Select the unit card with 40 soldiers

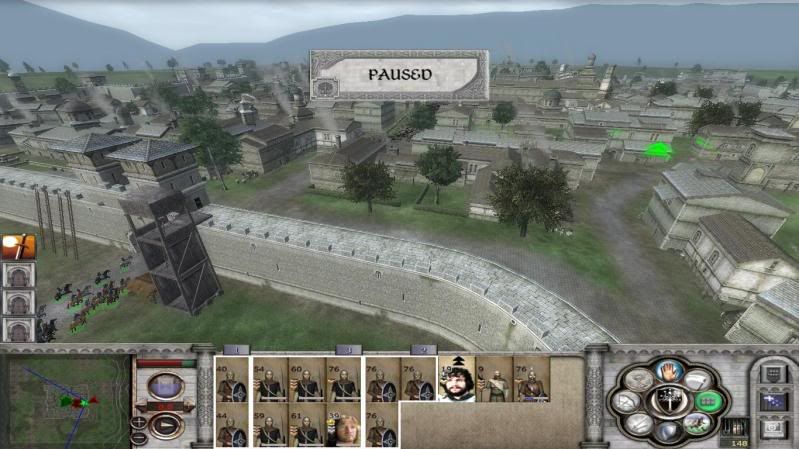tap(233, 379)
